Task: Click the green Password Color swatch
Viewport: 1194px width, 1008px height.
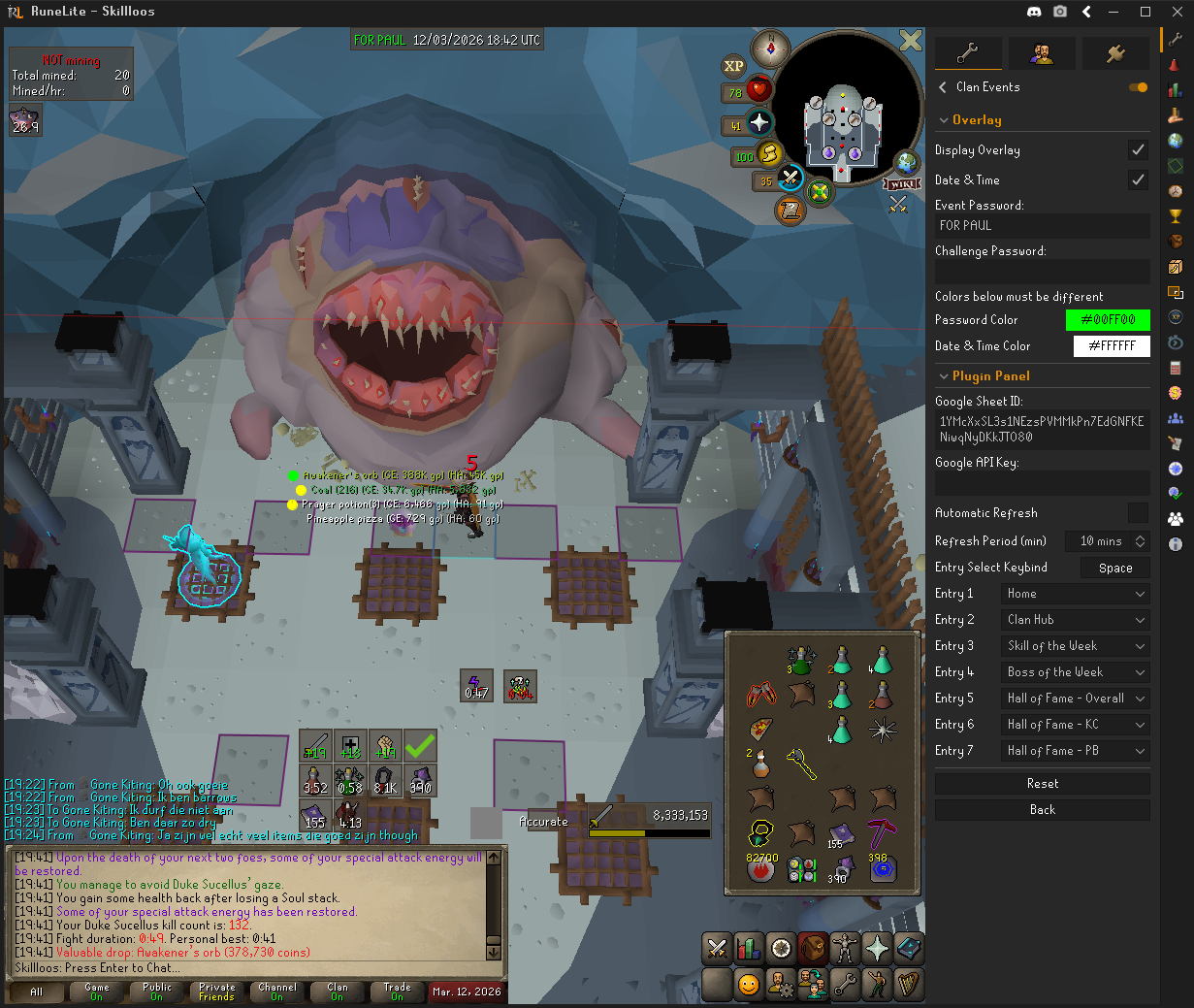Action: pos(1108,320)
